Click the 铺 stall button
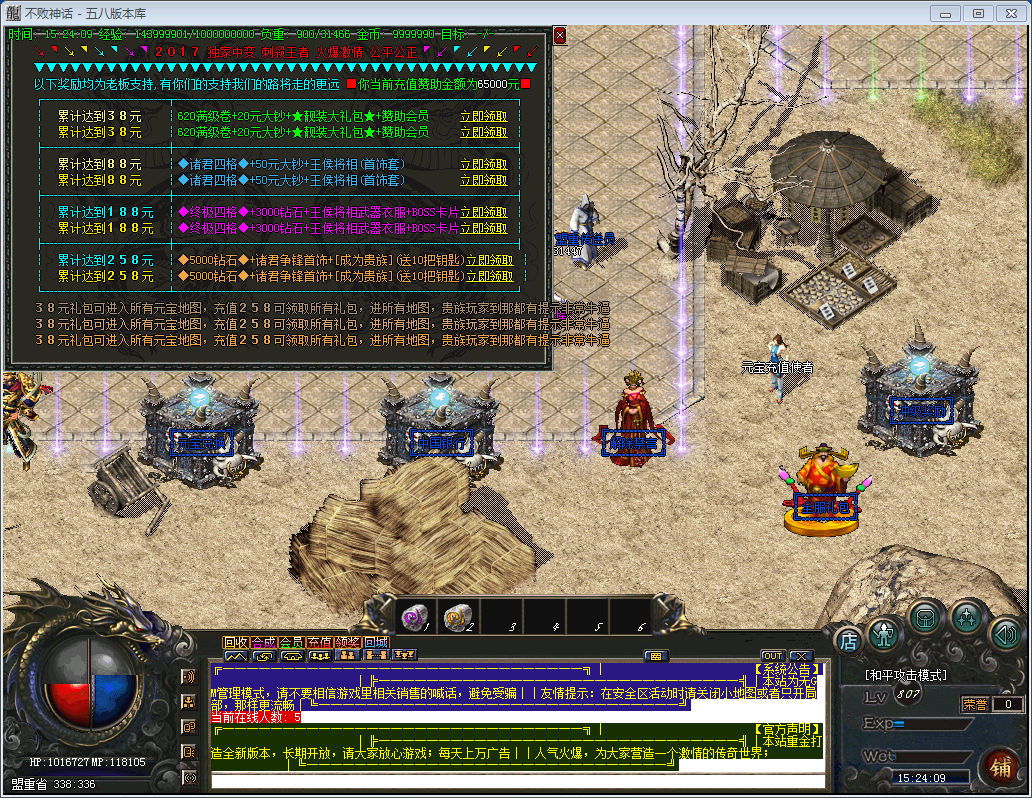The image size is (1032, 798). tap(997, 768)
